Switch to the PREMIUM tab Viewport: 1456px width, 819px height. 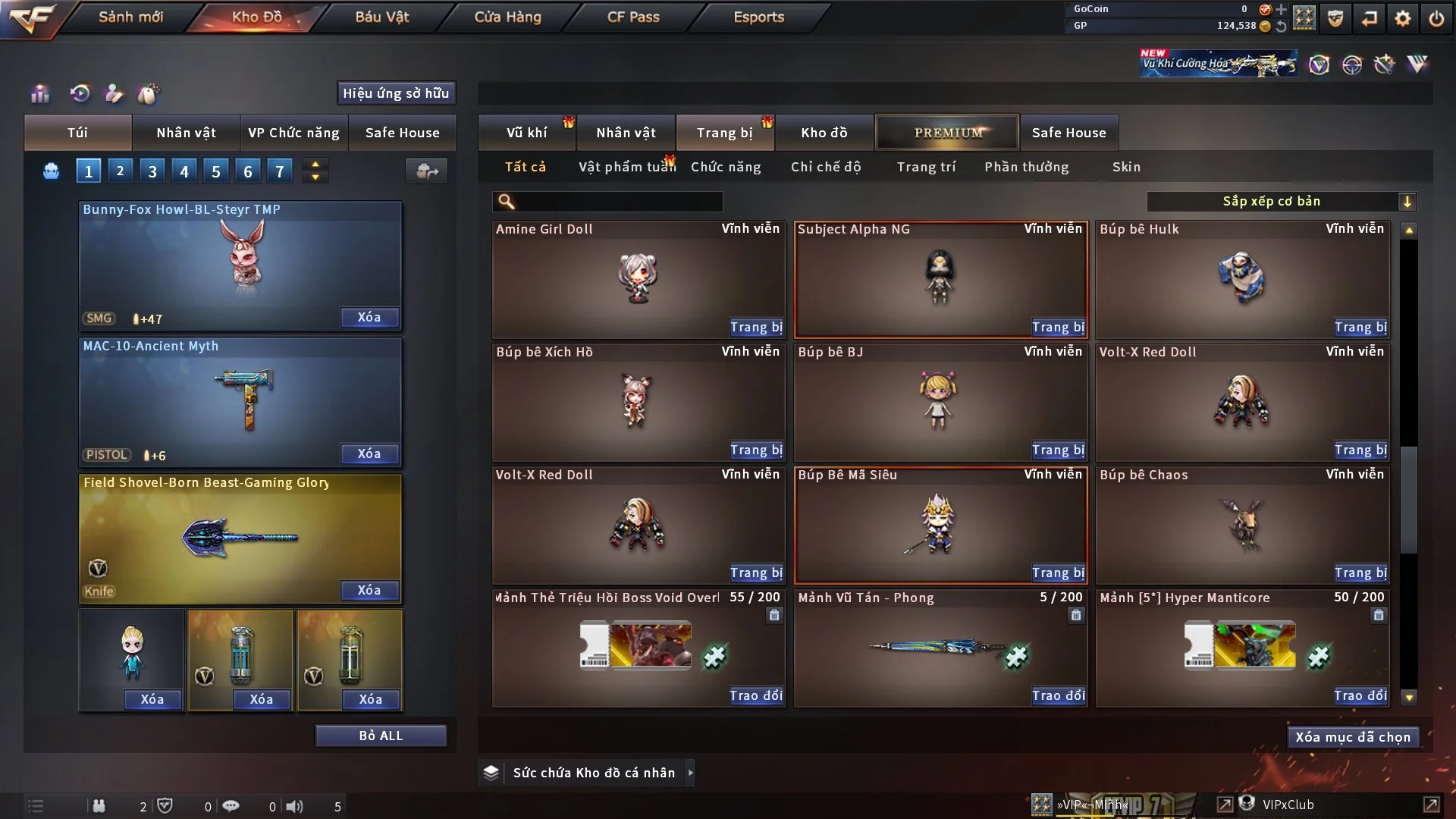click(x=947, y=133)
